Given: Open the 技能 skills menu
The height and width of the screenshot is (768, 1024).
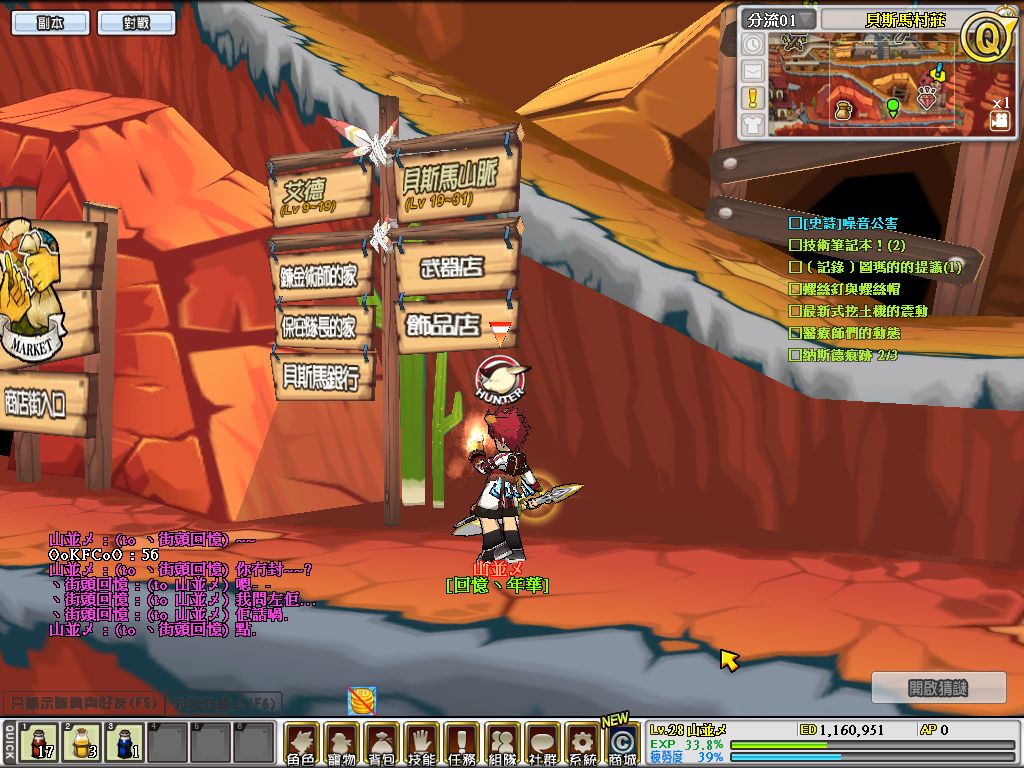Looking at the screenshot, I should coord(422,744).
